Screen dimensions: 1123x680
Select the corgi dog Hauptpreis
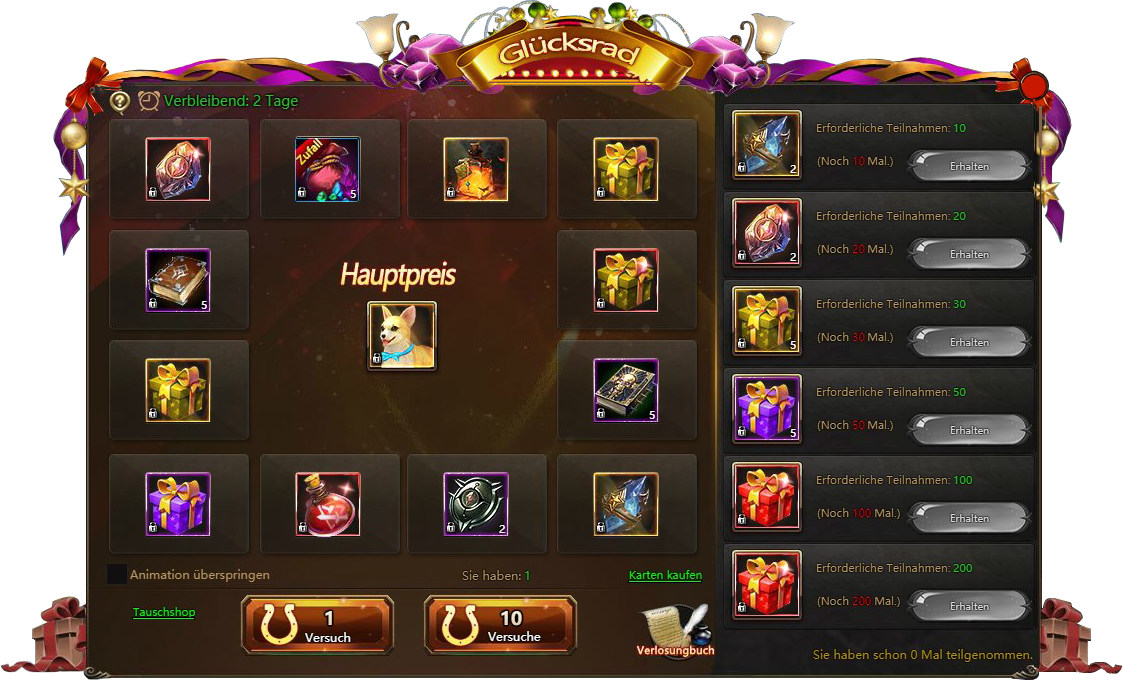(402, 336)
